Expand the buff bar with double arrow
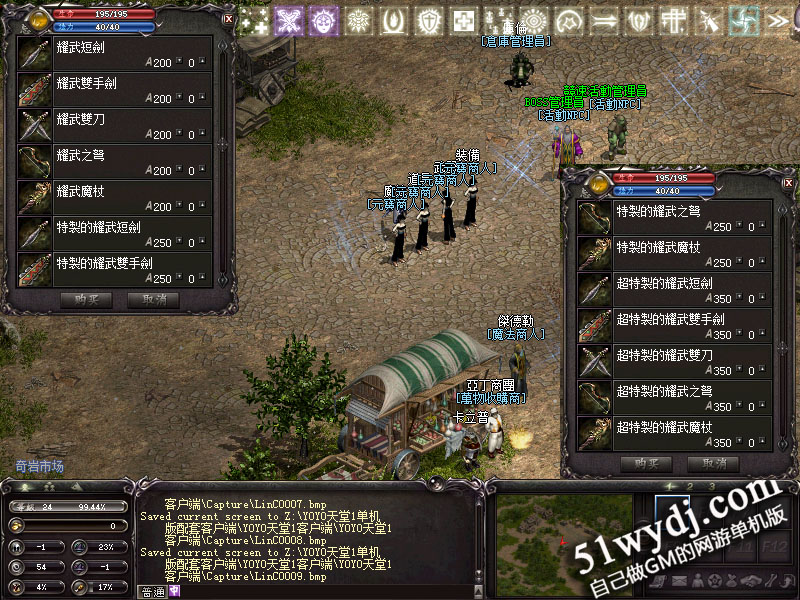 coord(779,20)
